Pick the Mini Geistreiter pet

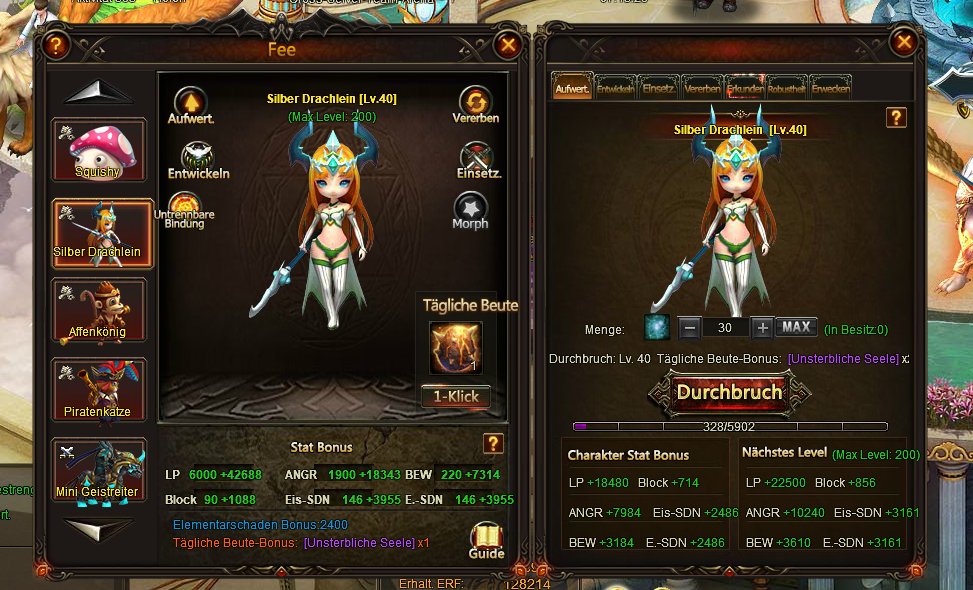[99, 470]
